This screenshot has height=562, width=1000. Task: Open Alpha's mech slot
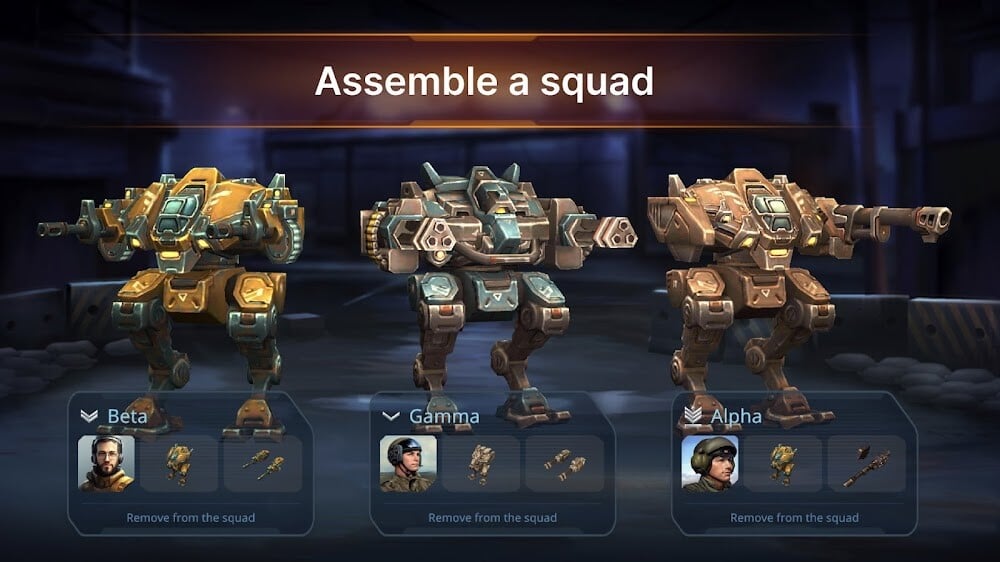(x=783, y=463)
